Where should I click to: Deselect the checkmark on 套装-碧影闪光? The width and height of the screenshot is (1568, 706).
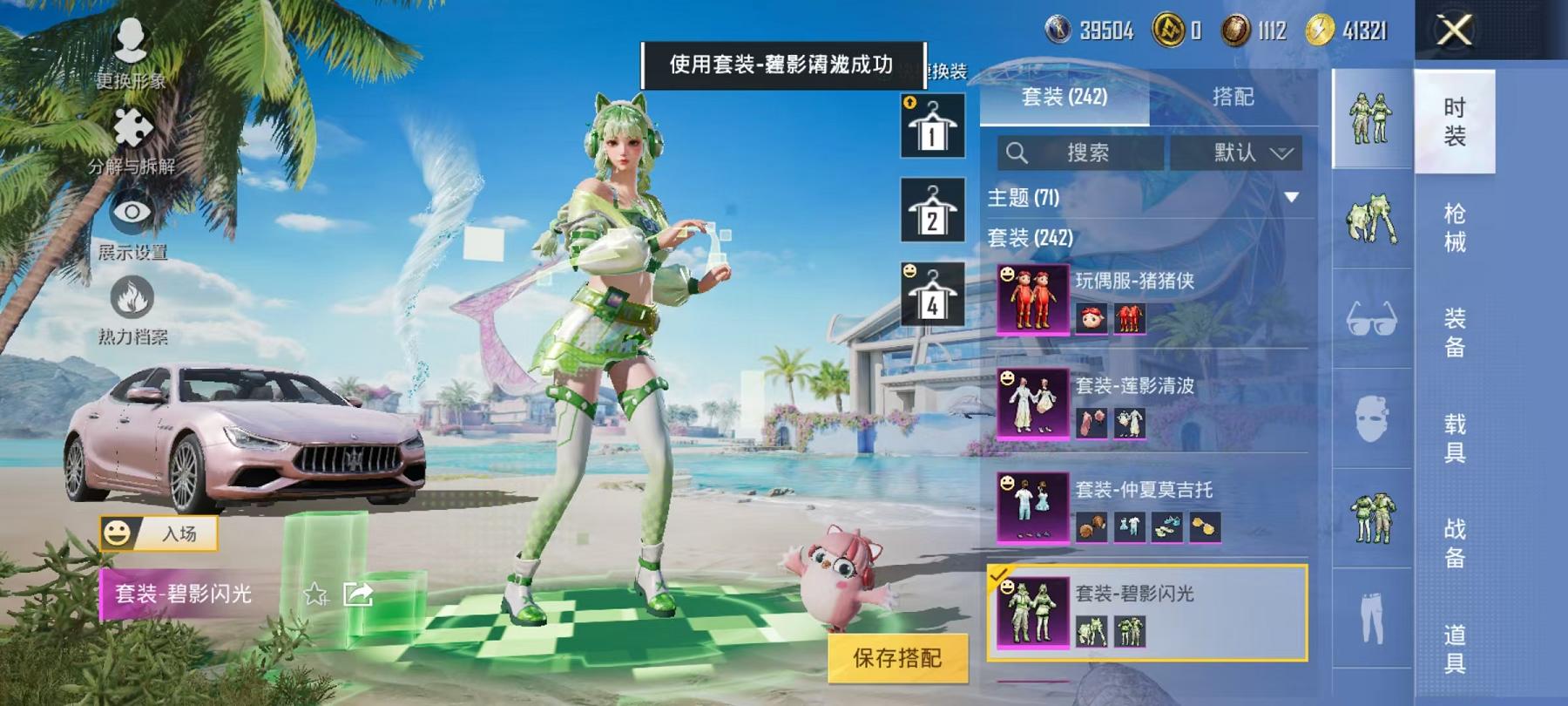pos(1004,574)
